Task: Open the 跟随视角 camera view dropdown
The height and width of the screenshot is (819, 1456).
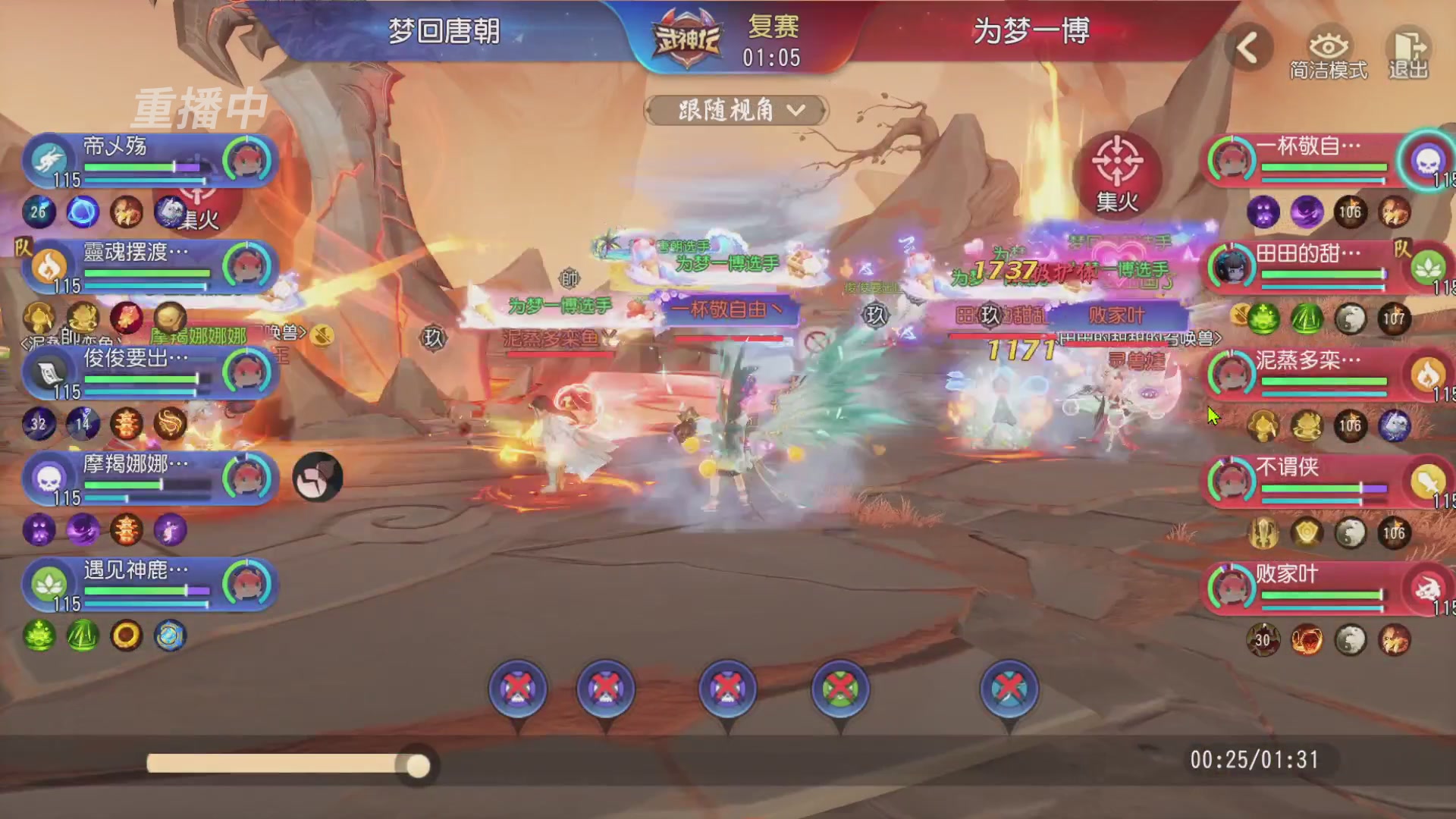Action: [734, 108]
